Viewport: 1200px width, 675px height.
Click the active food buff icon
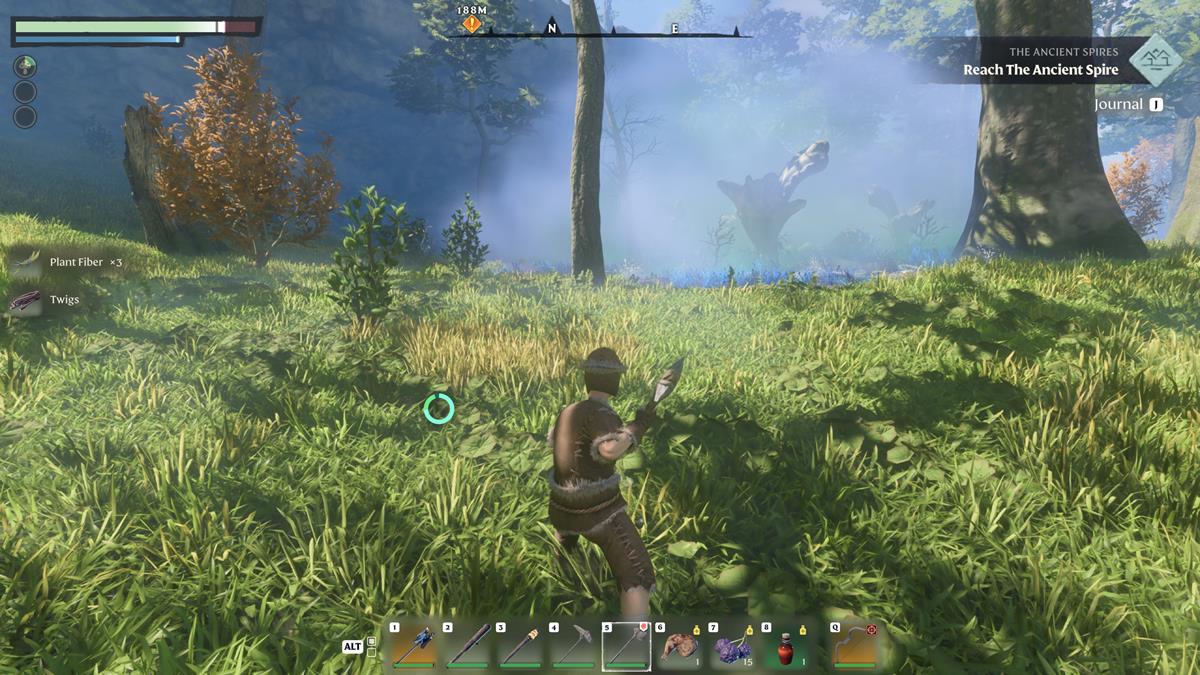(25, 67)
